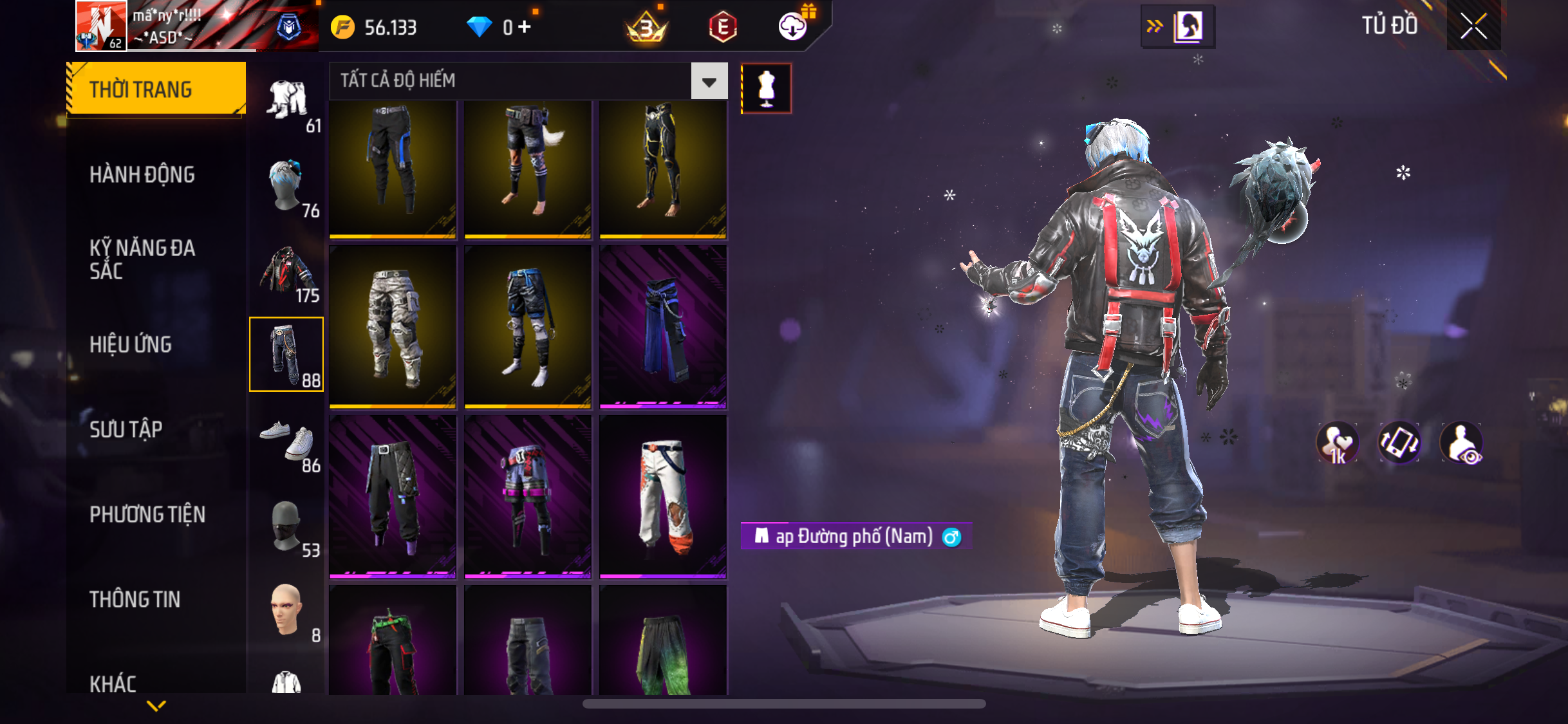Viewport: 1568px width, 724px height.
Task: Toggle the character view eye icon
Action: (x=1461, y=443)
